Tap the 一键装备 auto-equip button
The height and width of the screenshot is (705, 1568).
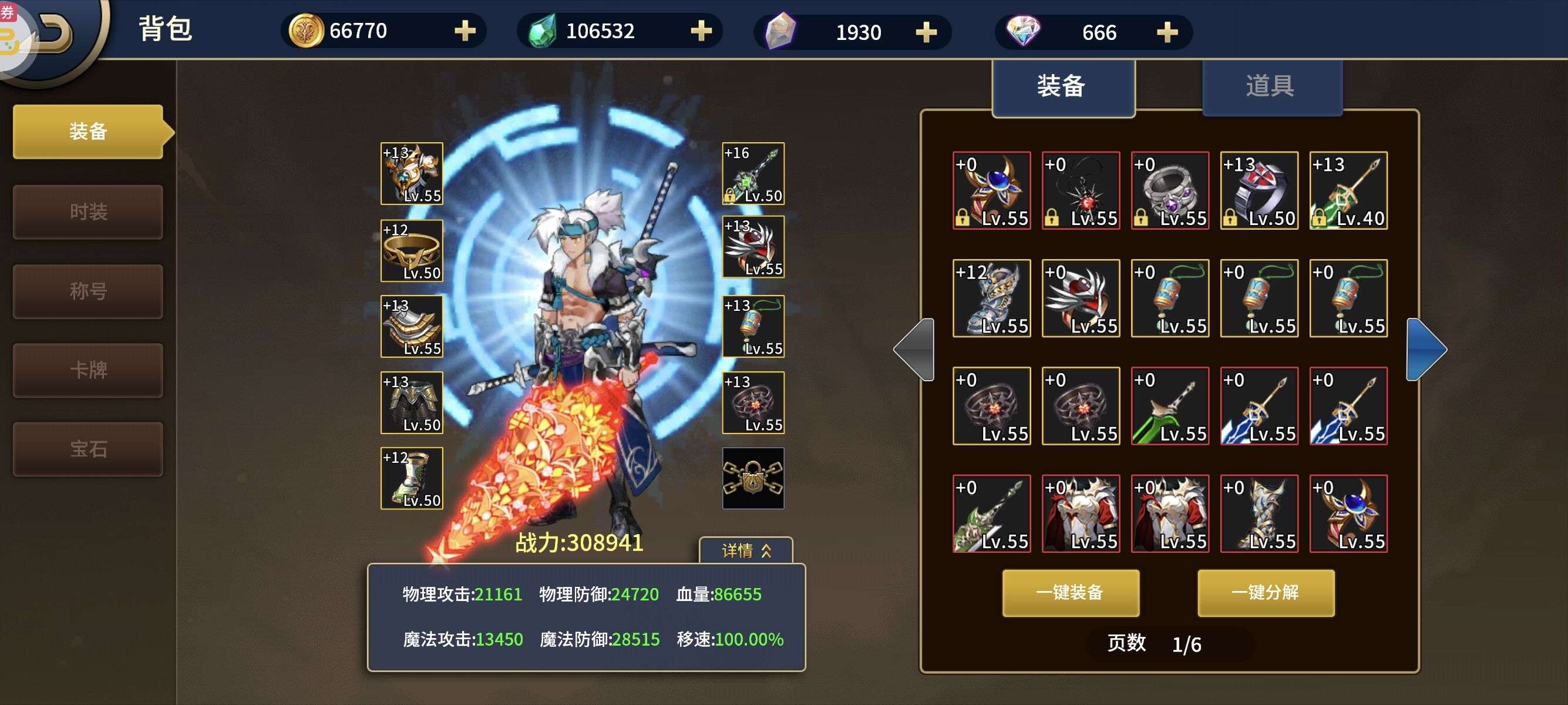point(1070,592)
